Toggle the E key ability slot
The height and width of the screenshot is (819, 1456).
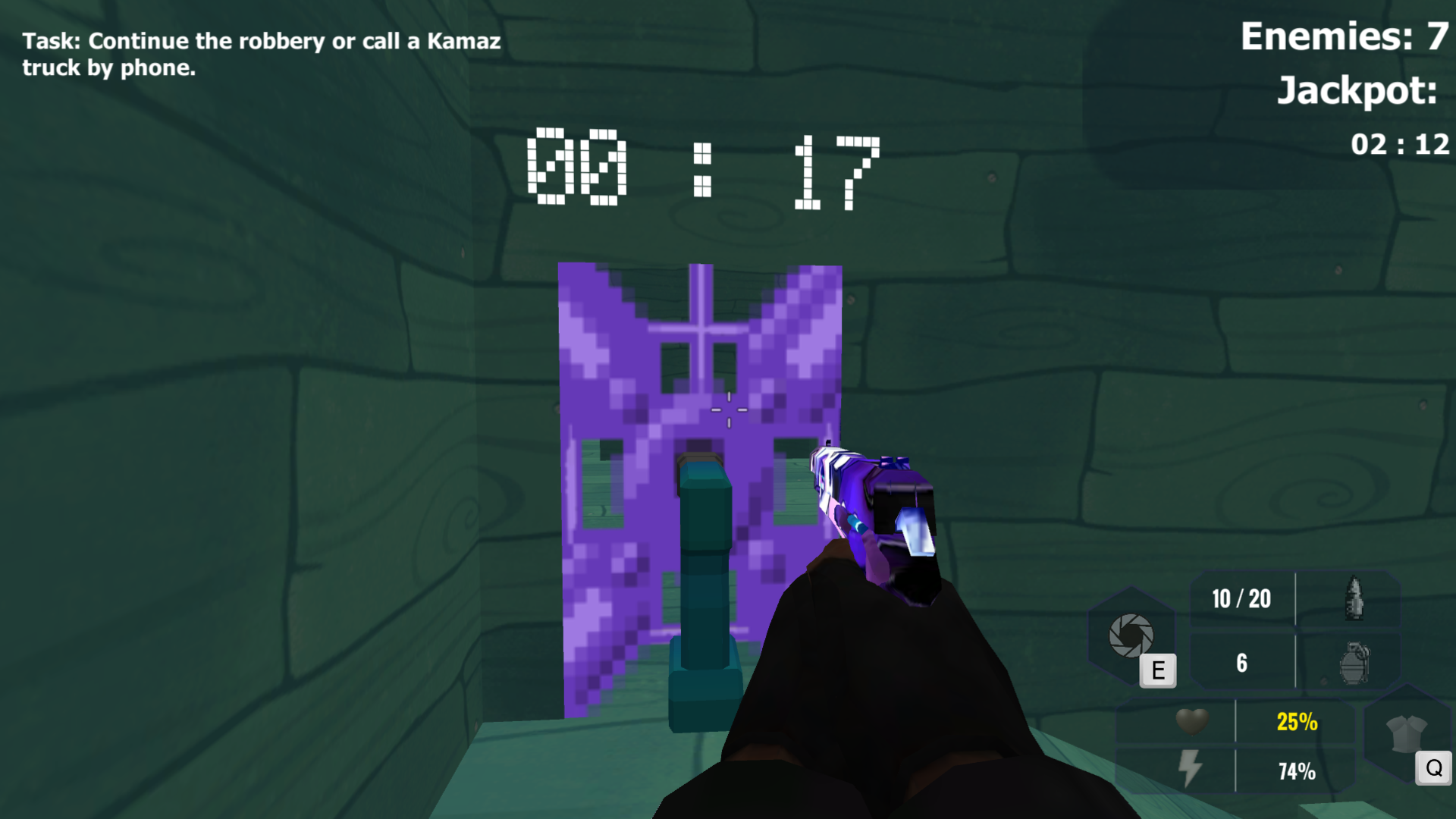(1156, 670)
